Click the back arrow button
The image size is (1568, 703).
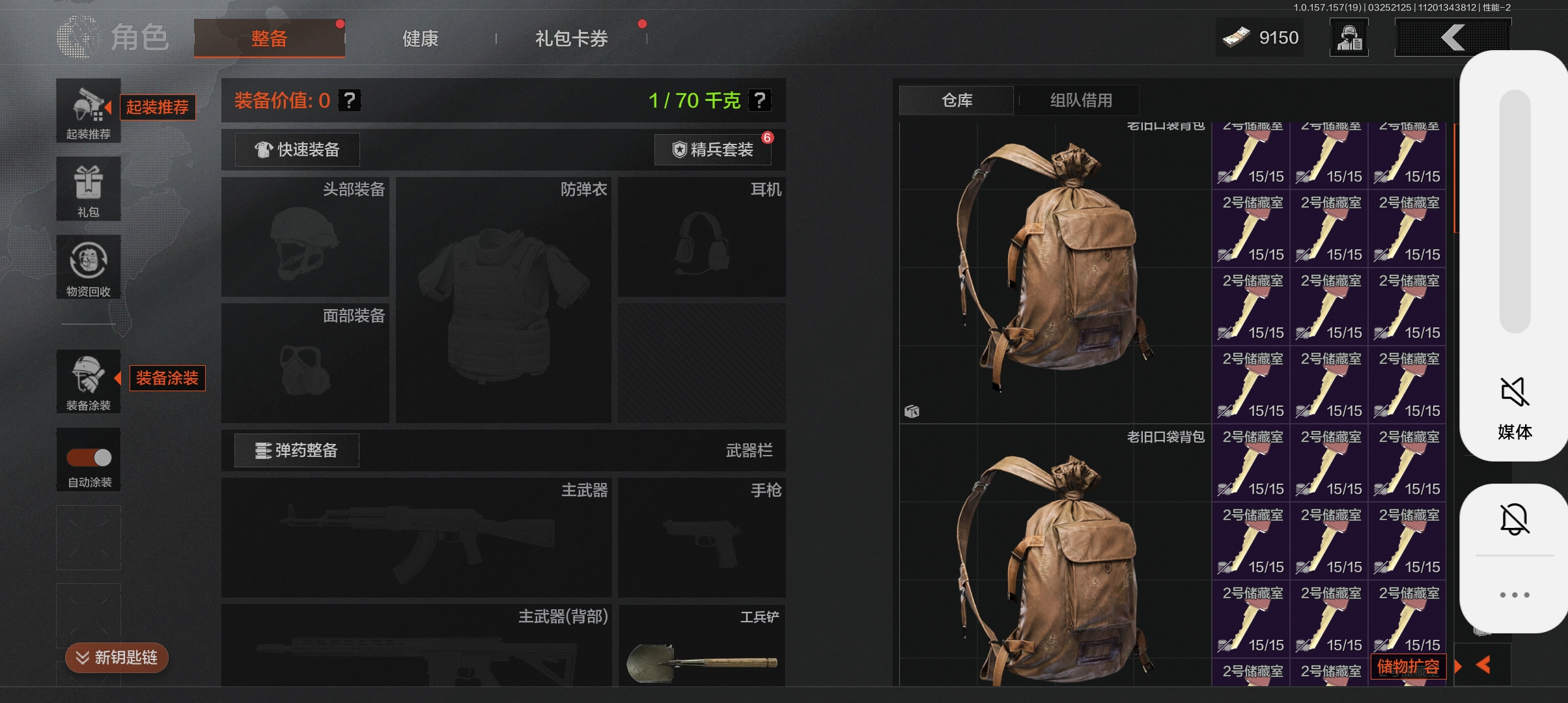point(1452,38)
